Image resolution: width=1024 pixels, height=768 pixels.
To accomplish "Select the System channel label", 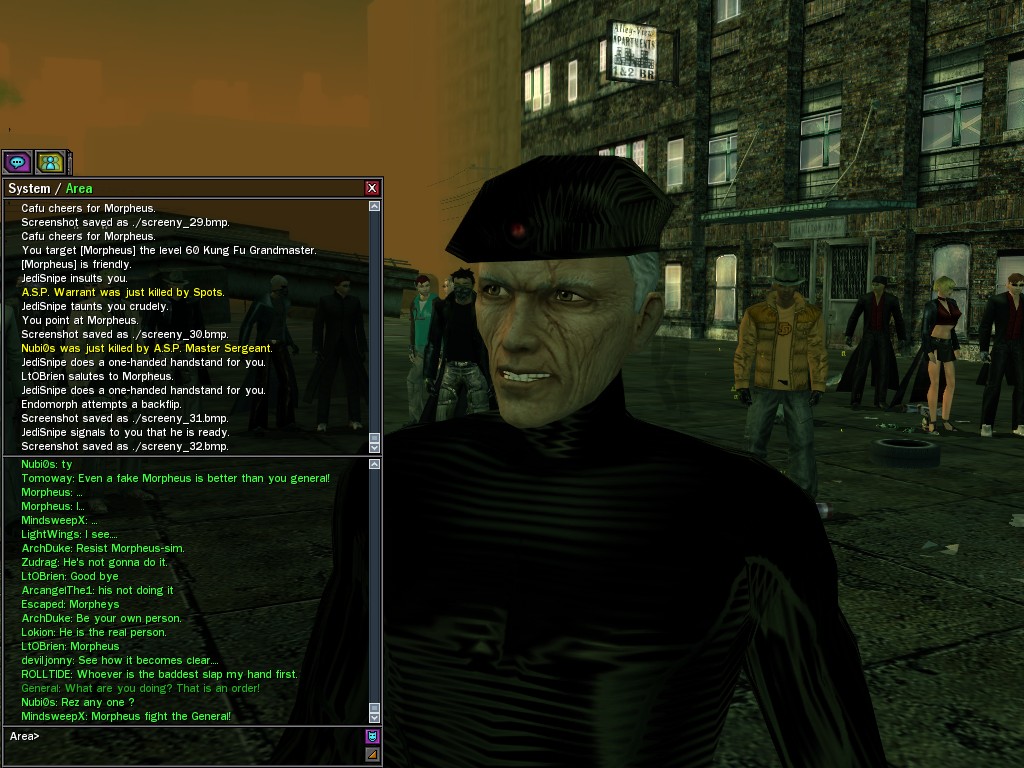I will tap(28, 188).
